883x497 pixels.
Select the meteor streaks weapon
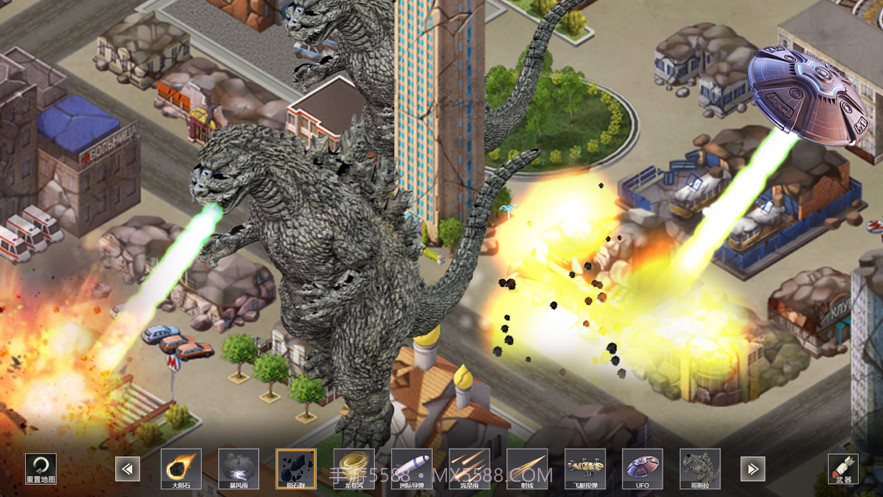tap(469, 467)
